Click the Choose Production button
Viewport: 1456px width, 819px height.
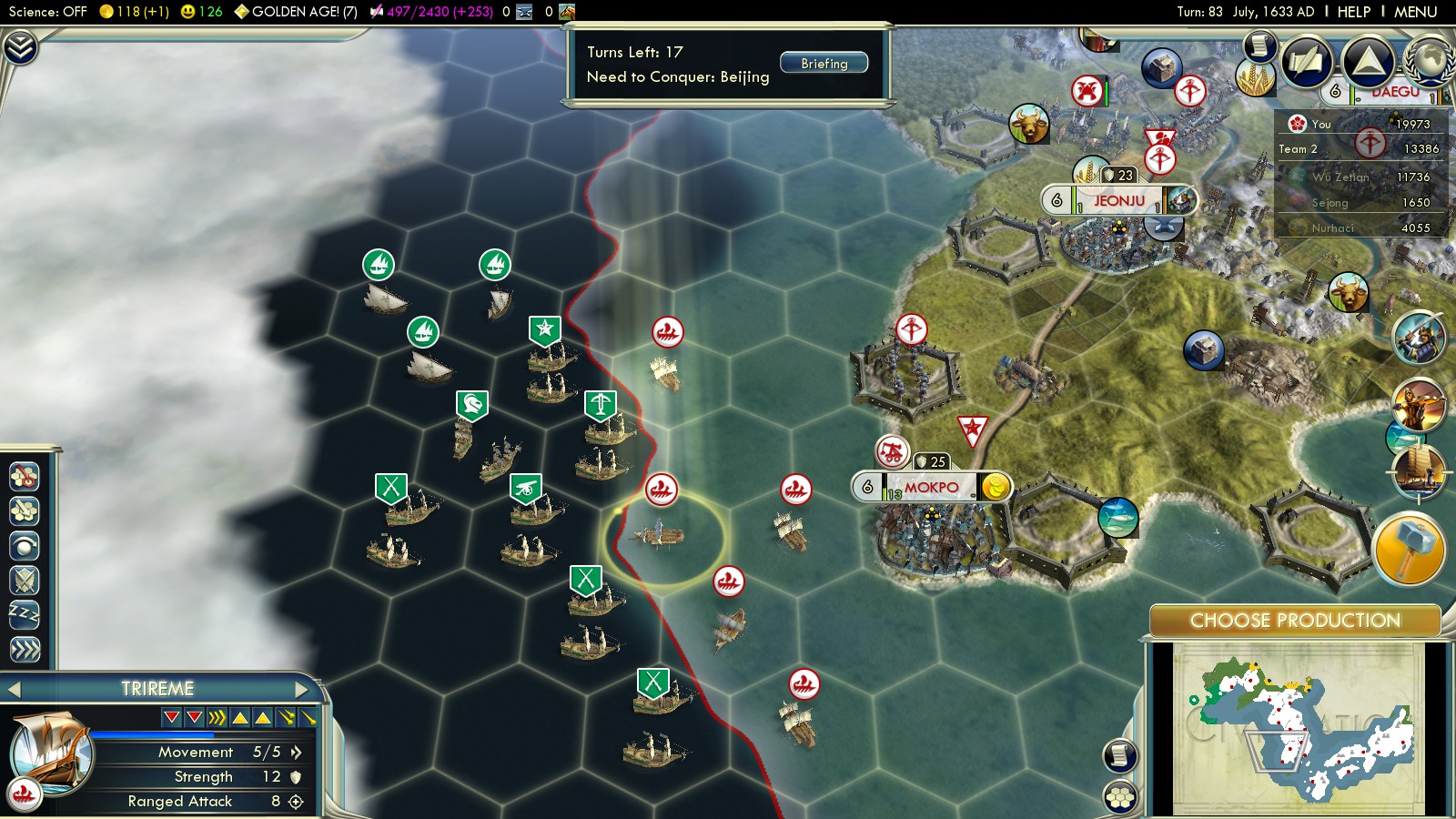(1295, 621)
